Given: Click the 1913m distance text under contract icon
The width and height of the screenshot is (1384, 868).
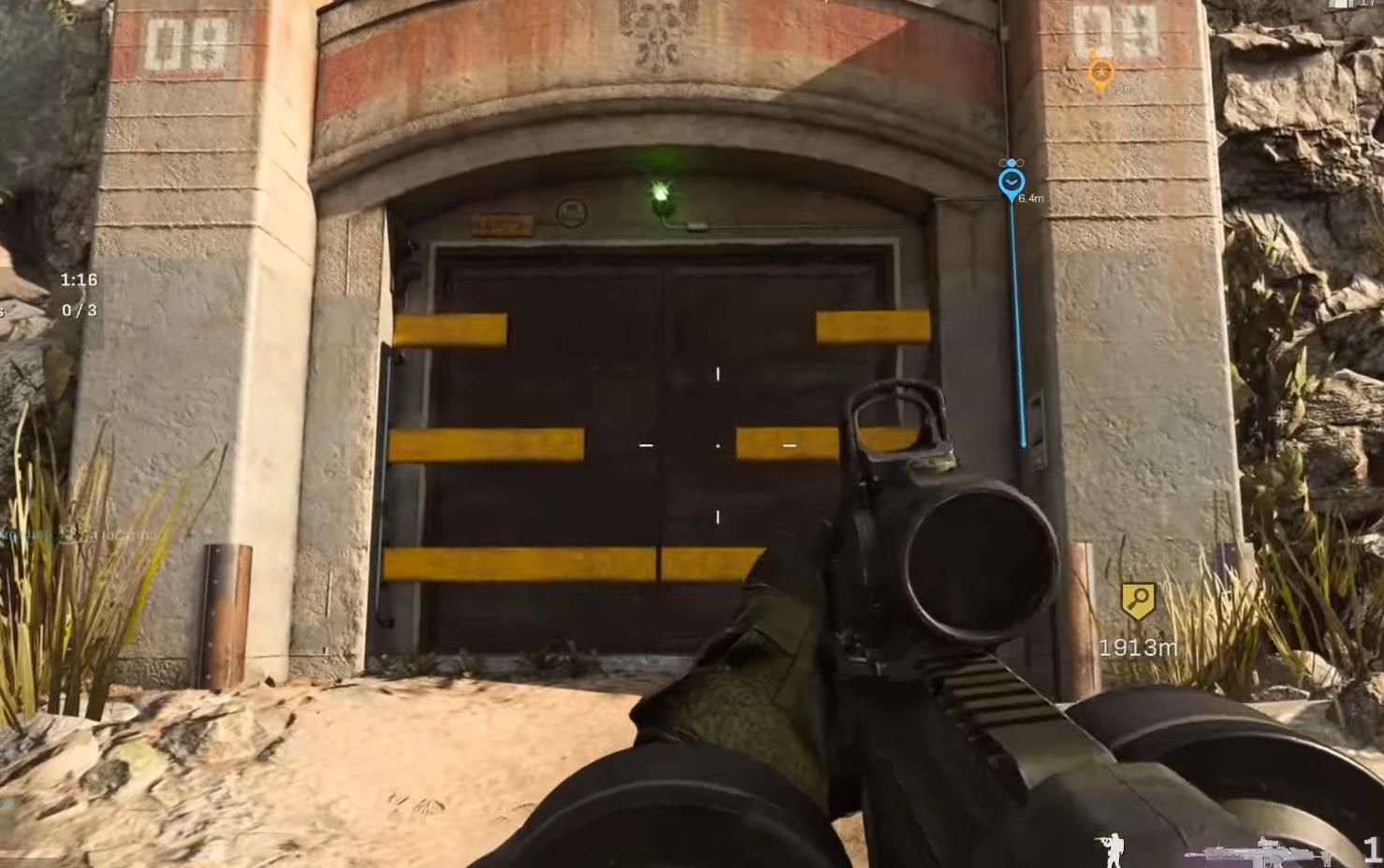Looking at the screenshot, I should [x=1138, y=645].
